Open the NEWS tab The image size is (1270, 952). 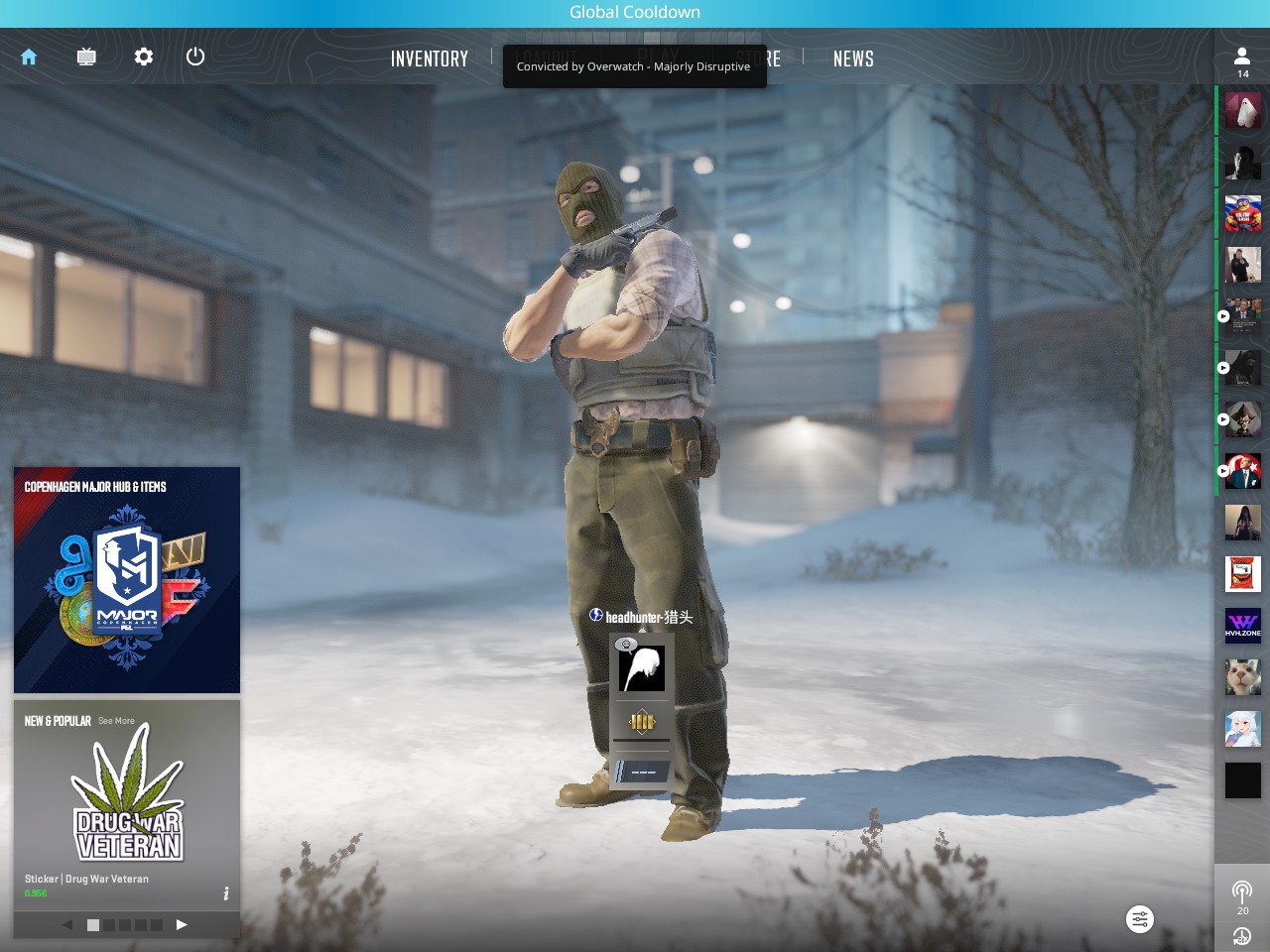point(853,59)
